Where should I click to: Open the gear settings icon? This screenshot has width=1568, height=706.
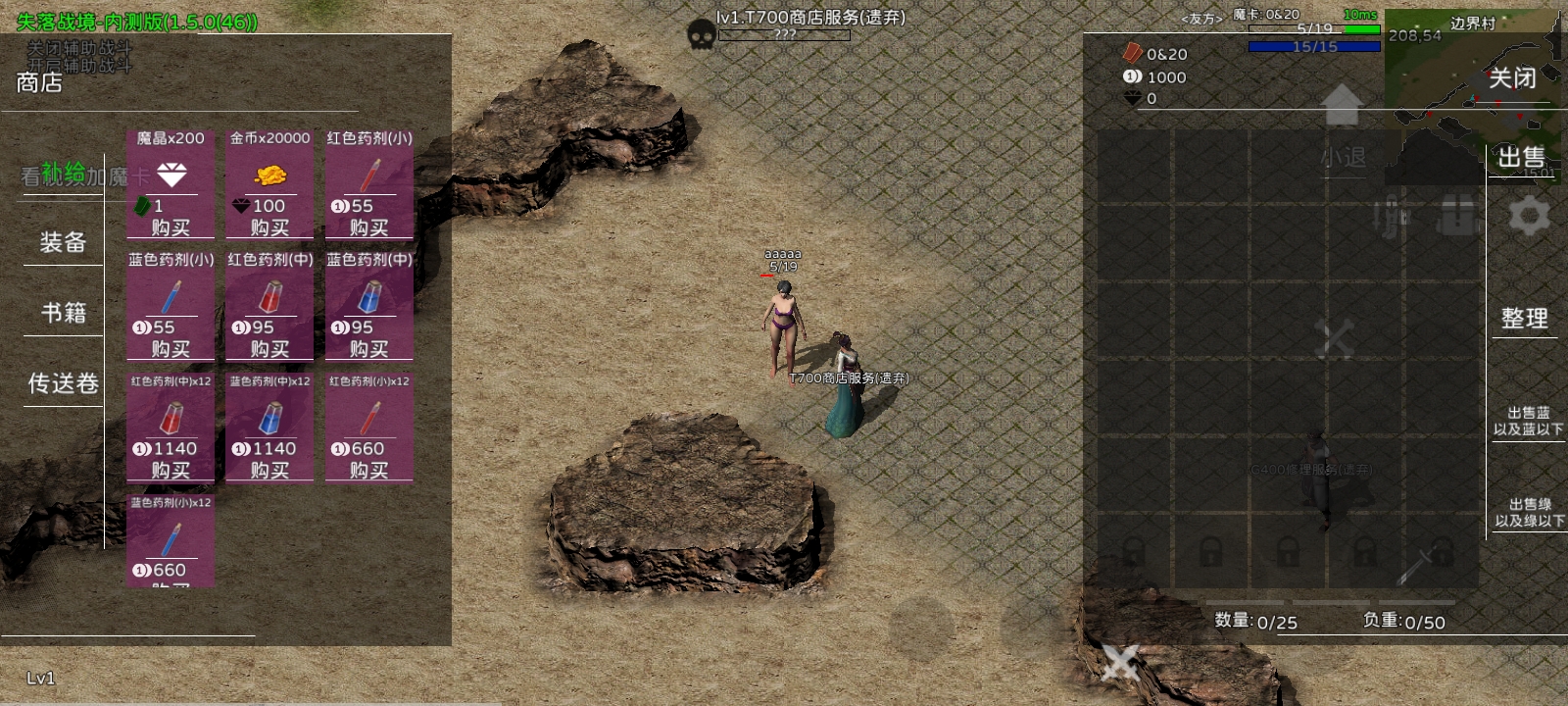pyautogui.click(x=1529, y=215)
